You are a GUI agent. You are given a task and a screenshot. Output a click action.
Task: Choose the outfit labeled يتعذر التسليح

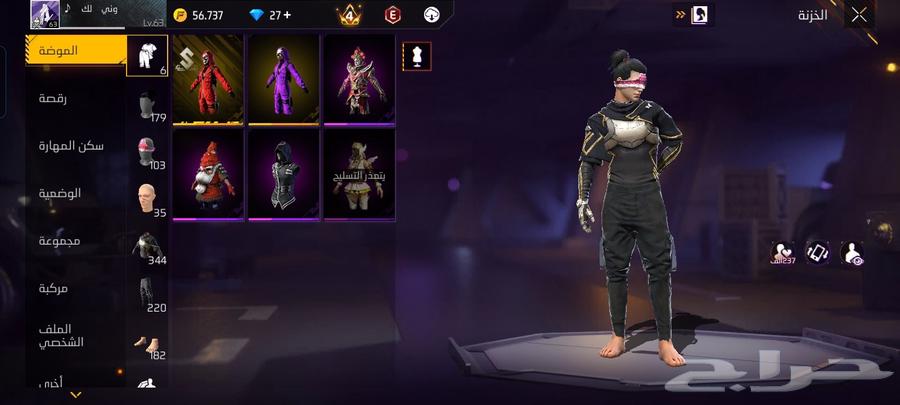[359, 174]
